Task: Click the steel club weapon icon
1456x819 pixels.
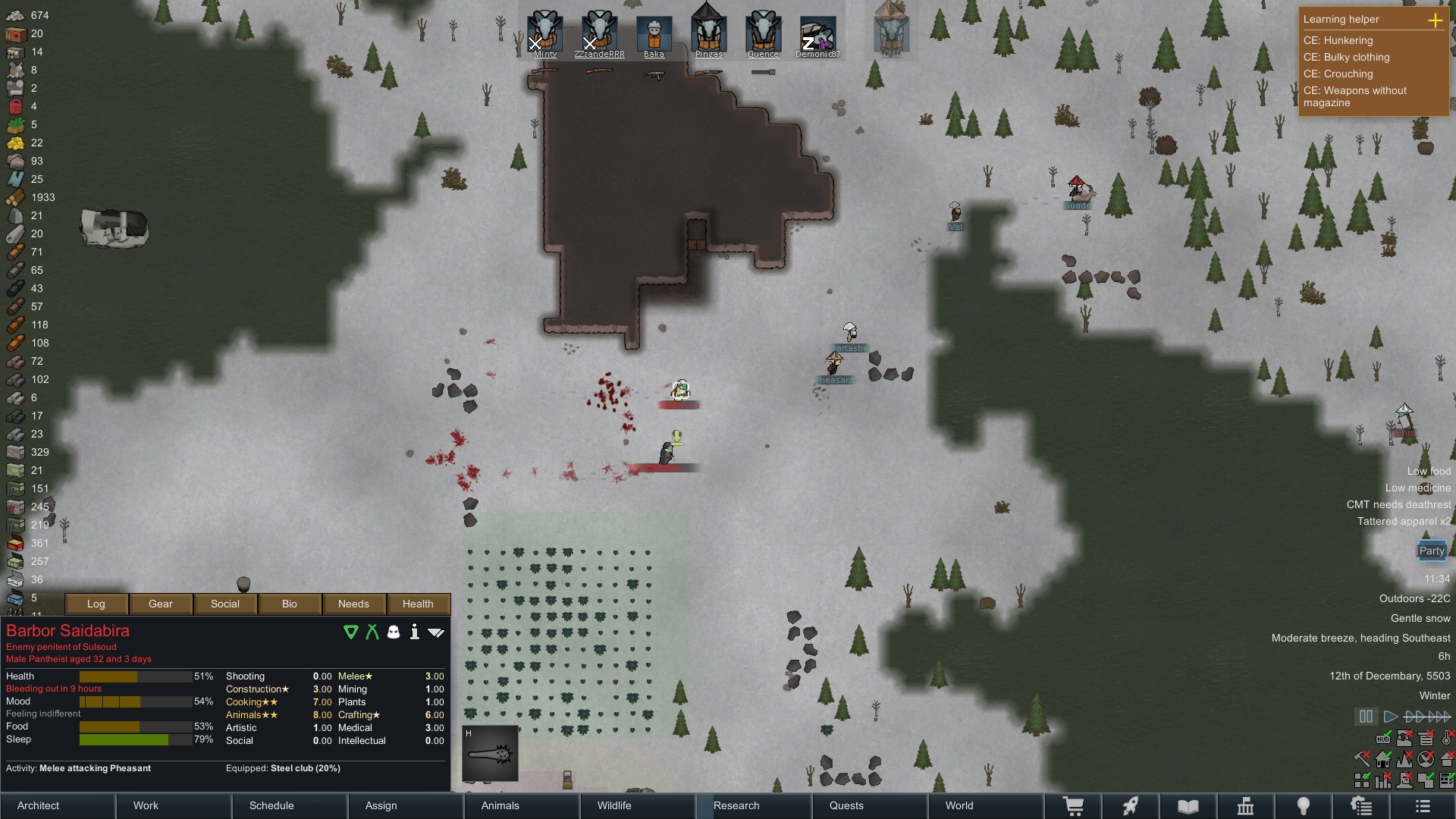Action: [490, 755]
